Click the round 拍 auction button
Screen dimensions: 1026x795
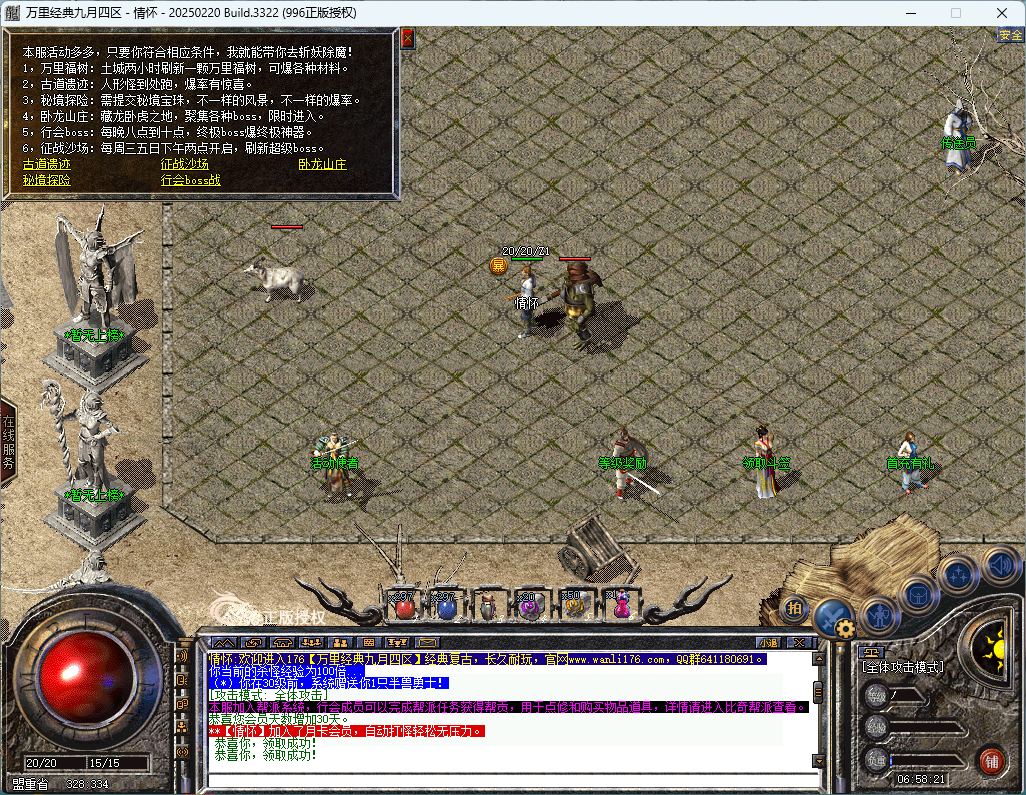pyautogui.click(x=794, y=606)
